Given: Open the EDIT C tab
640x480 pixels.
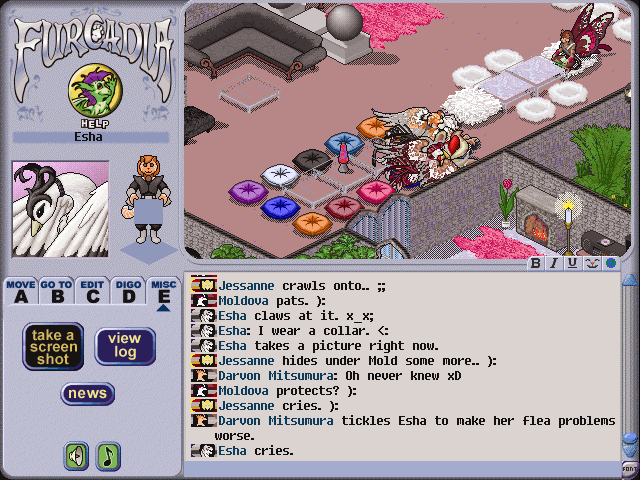Looking at the screenshot, I should click(x=92, y=291).
